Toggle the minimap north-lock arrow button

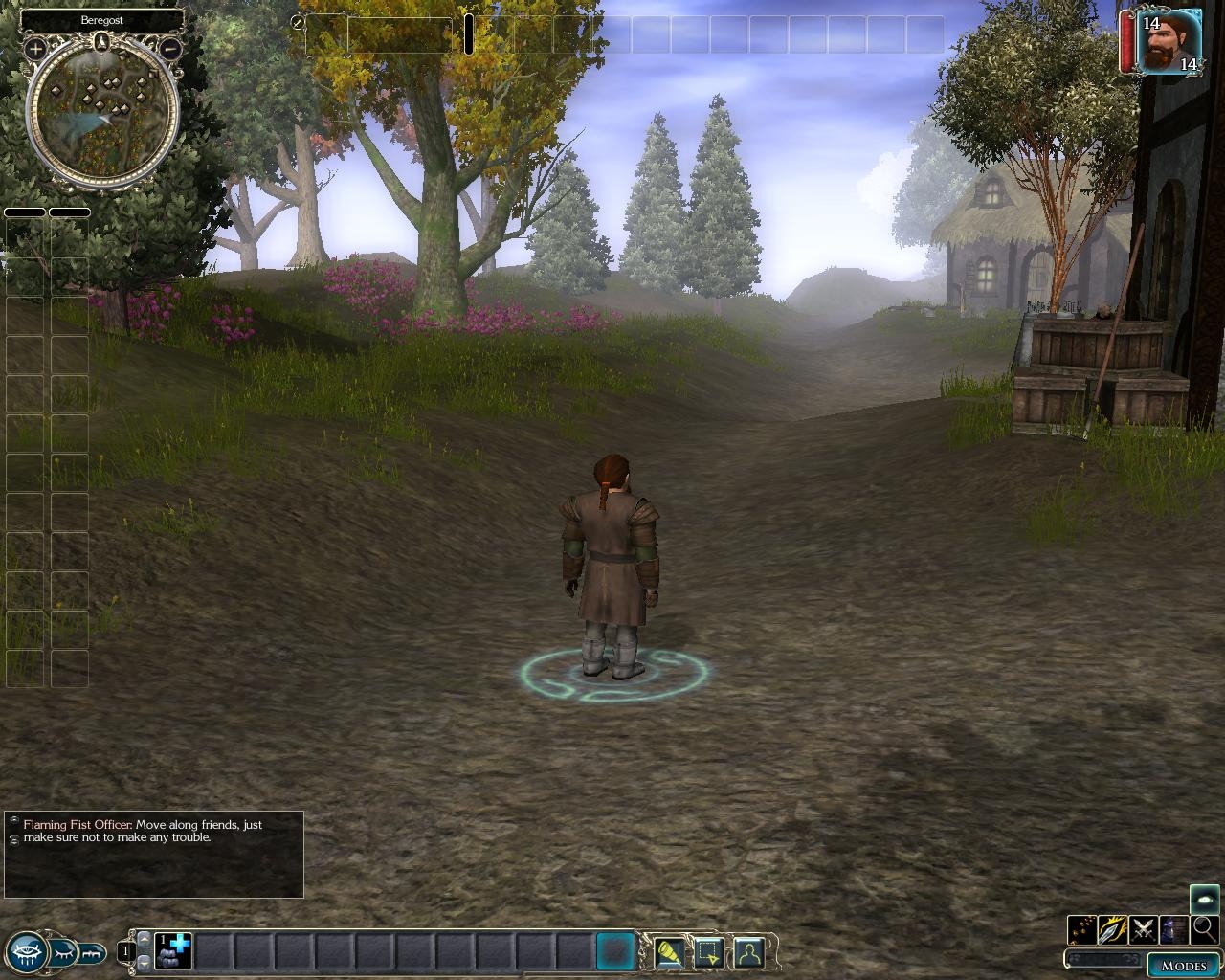(102, 41)
